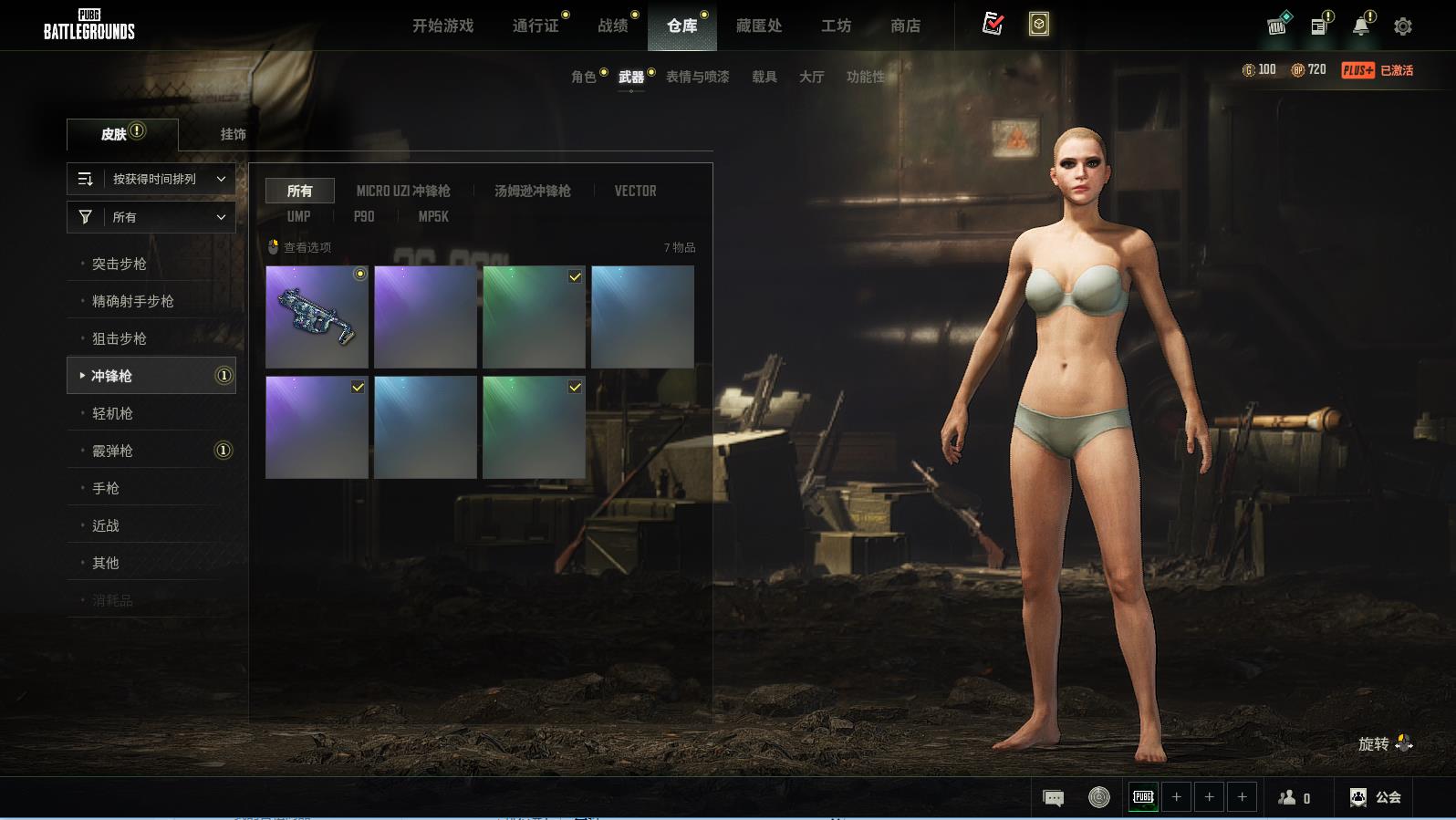Switch to the 工坊 workshop tab
1456x820 pixels.
[836, 26]
